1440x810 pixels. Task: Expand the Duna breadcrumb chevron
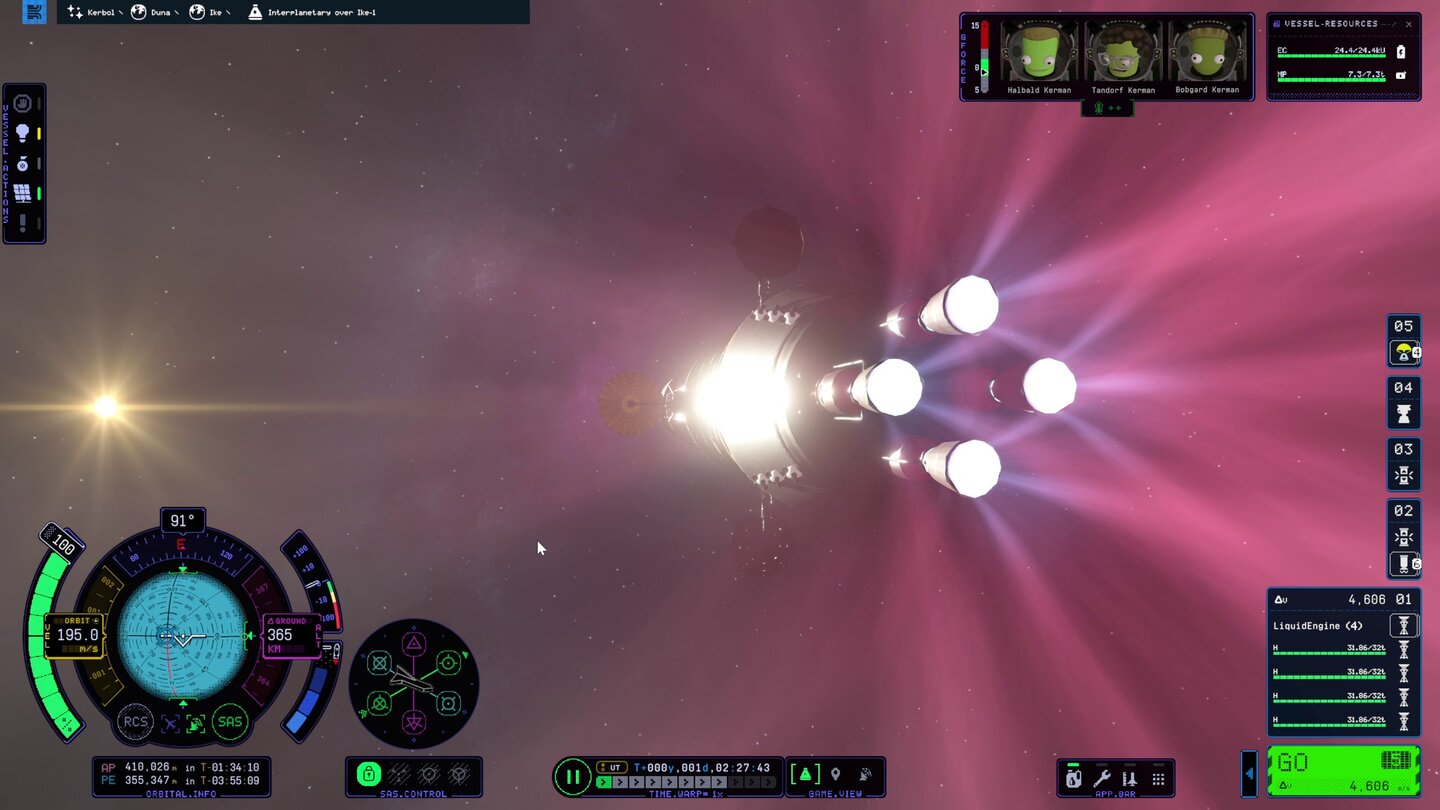176,12
